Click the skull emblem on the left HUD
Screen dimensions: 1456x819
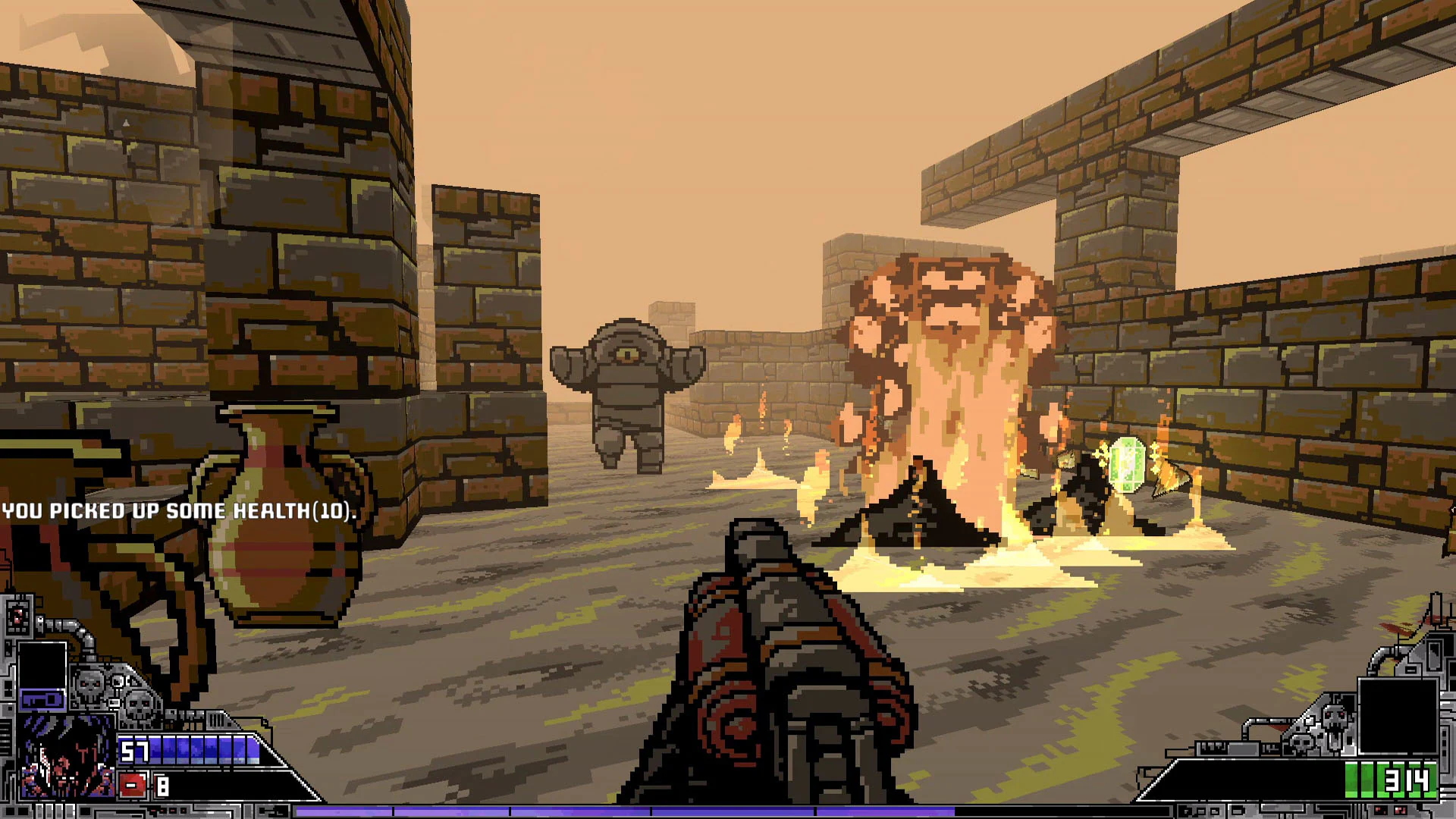pyautogui.click(x=89, y=686)
